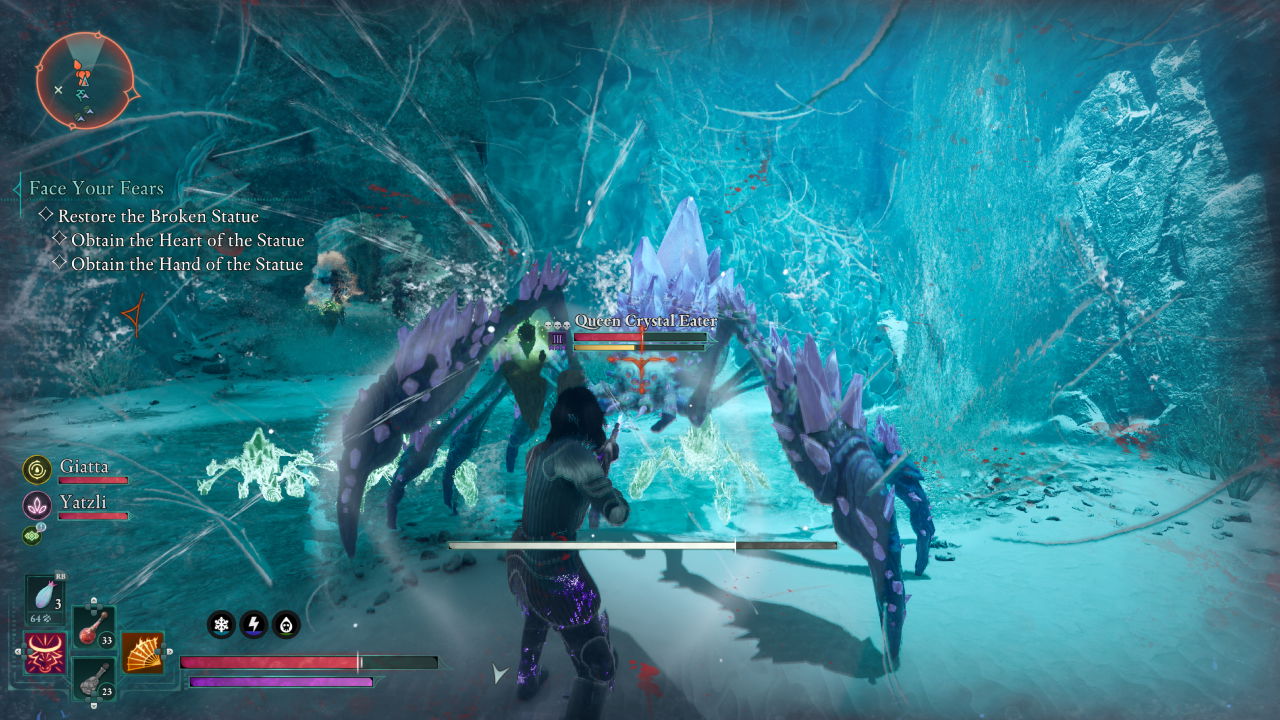
Task: Click the skull droplet poison status icon
Action: [x=285, y=625]
